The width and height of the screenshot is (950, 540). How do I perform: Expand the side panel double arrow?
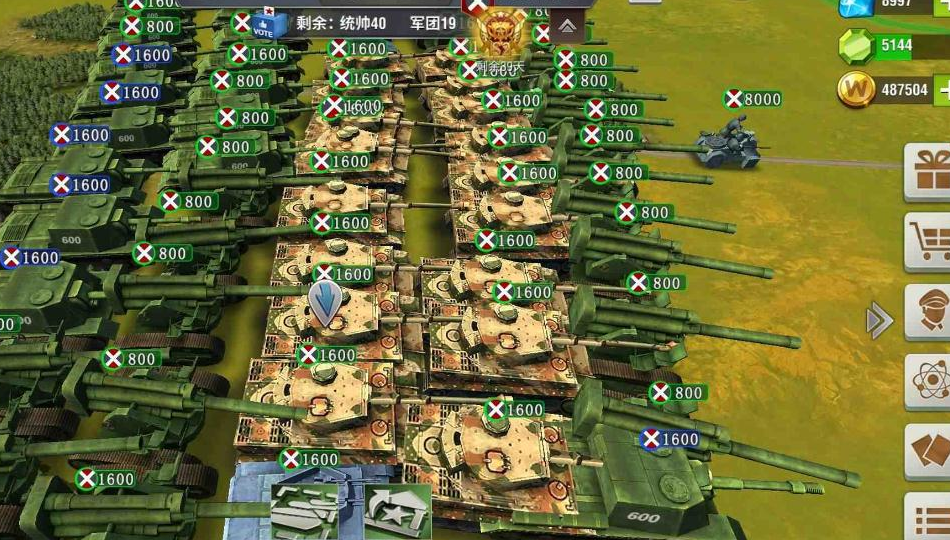879,320
